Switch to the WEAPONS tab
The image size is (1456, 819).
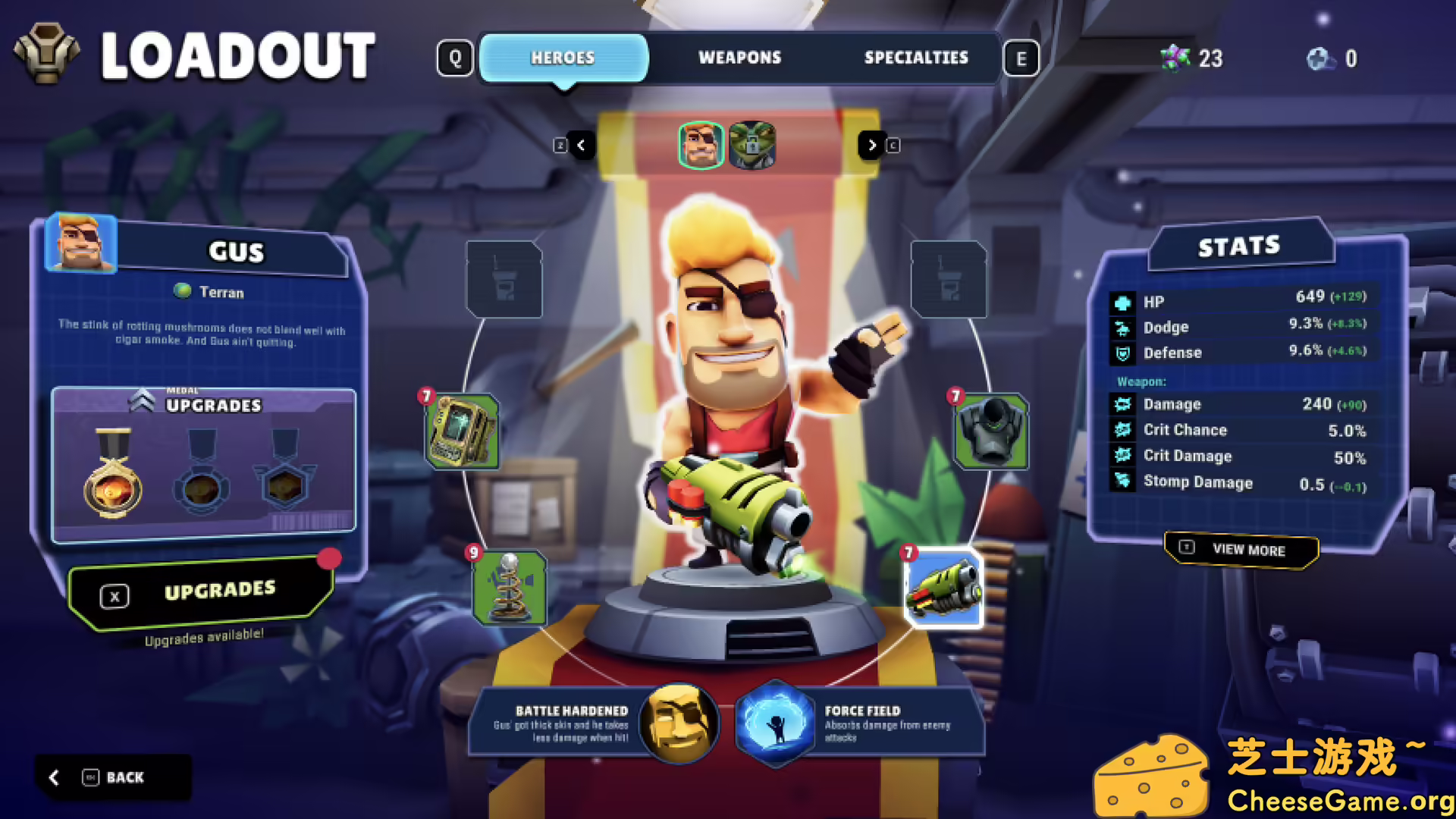click(x=740, y=57)
